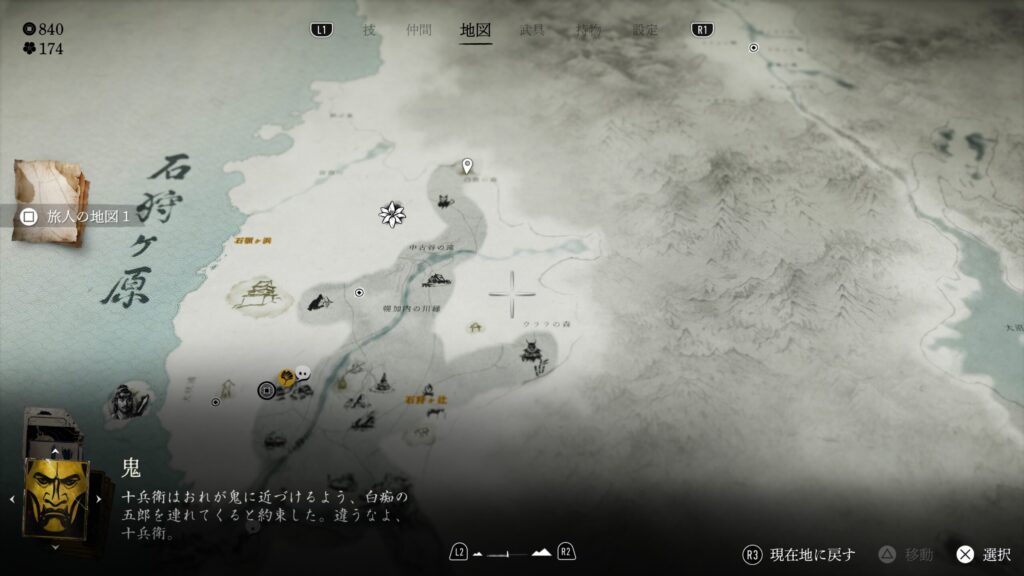Switch to the 技 (Techniques) tab

369,30
